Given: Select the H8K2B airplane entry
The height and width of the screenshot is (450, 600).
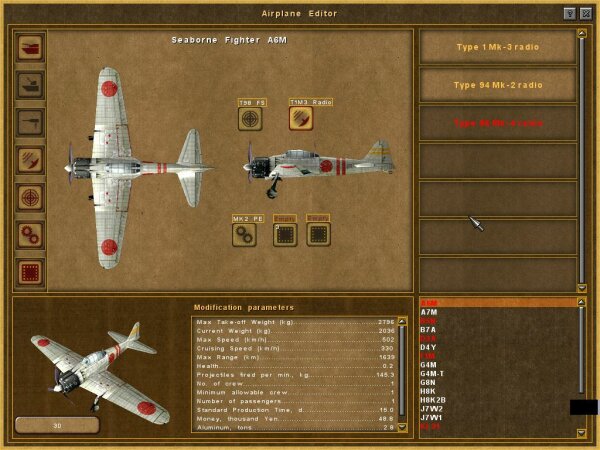Looking at the screenshot, I should (432, 400).
